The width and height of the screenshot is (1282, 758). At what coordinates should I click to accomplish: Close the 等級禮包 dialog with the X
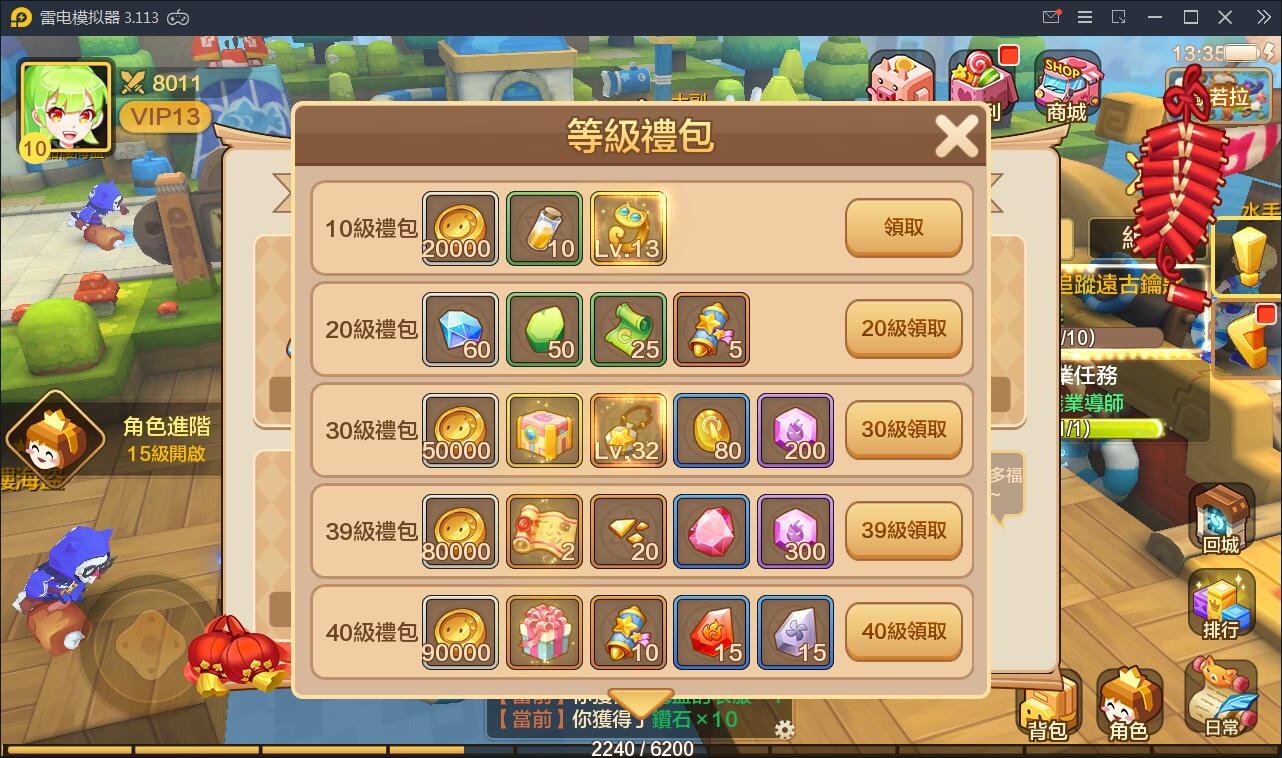[x=957, y=135]
